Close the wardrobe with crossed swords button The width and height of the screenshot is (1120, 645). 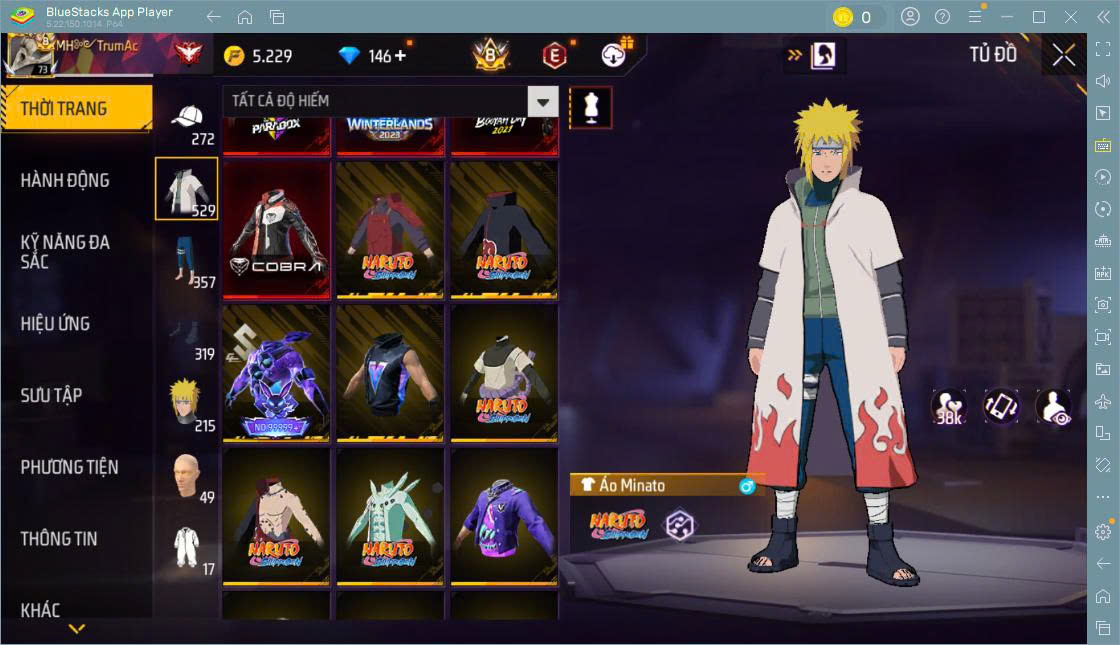click(x=1064, y=55)
